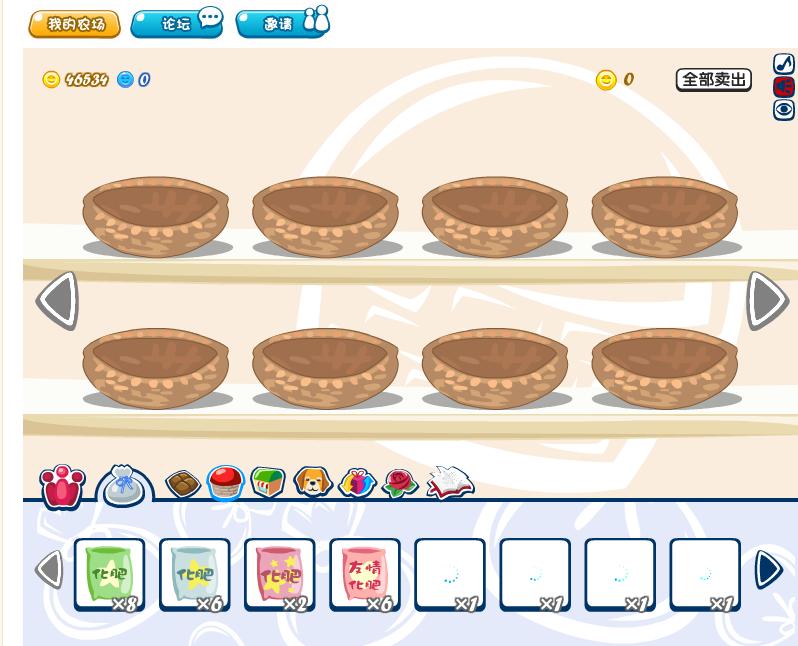Select the 友情化肥 friendship fertilizer slot
798x646 pixels.
point(364,574)
